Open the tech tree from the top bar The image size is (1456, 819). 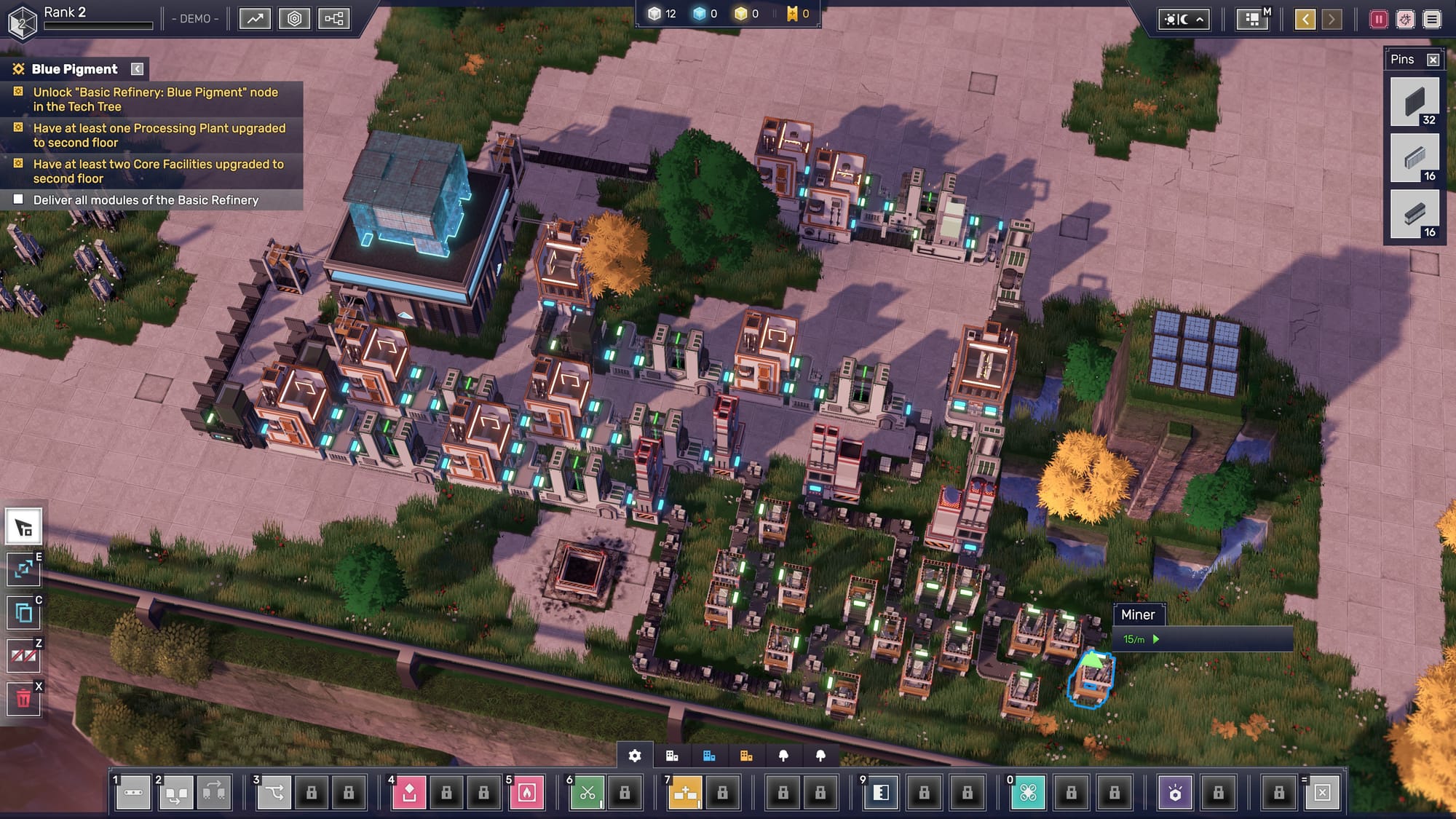tap(334, 18)
